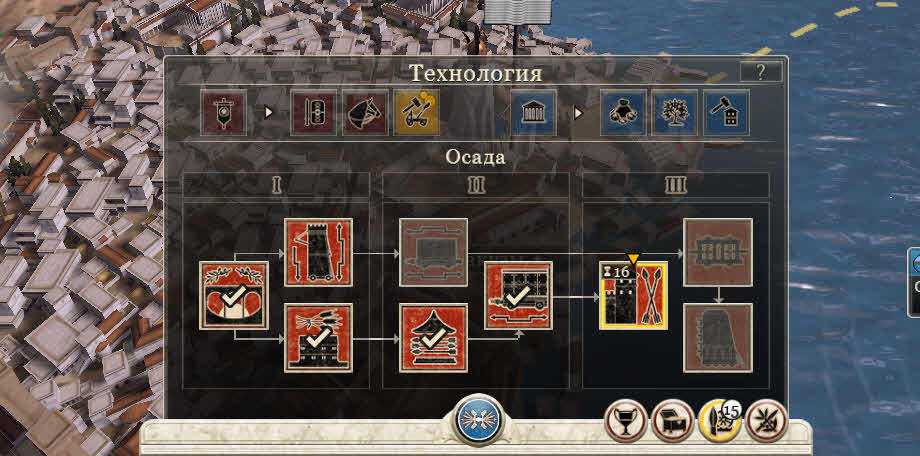920x456 pixels.
Task: Select the locked bell-shaped siege technology
Action: pos(718,338)
